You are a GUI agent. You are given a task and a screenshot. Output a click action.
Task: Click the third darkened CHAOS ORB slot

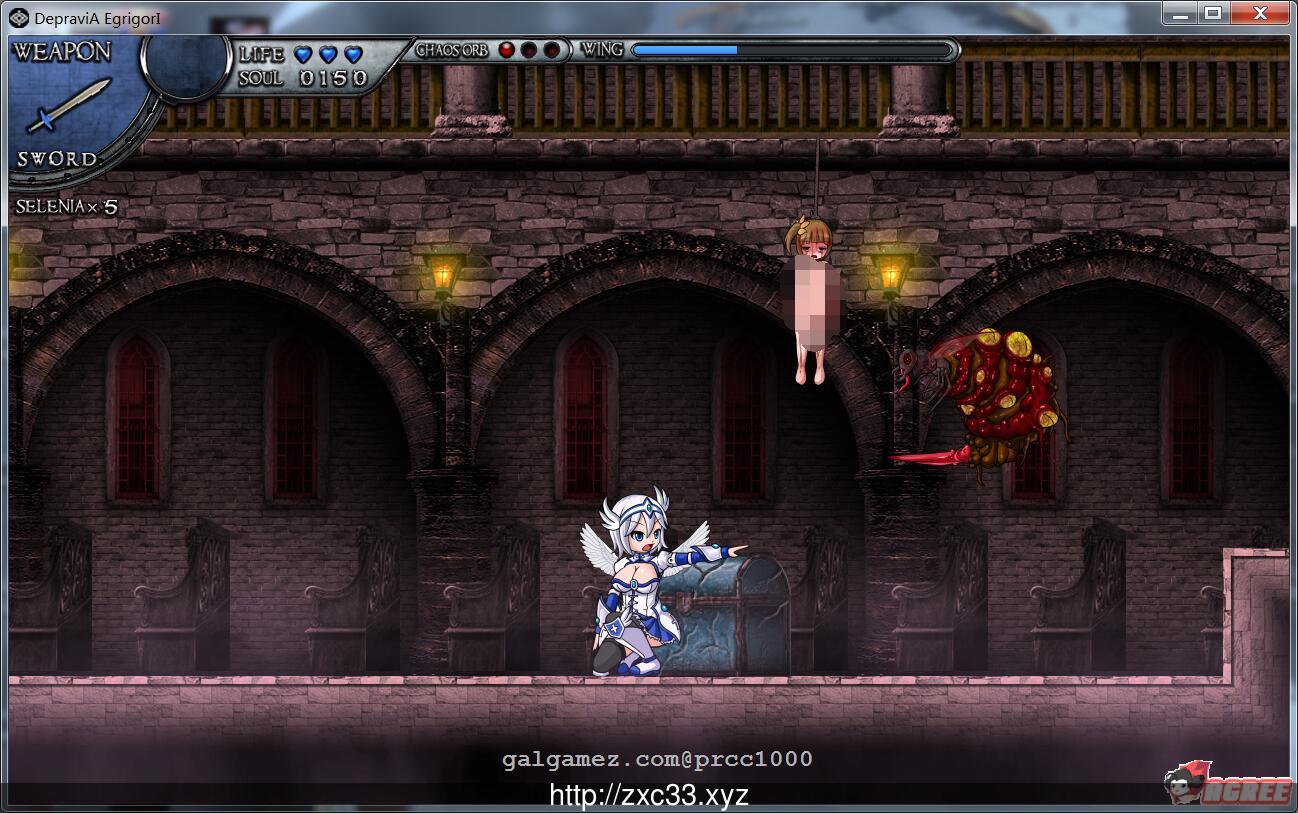(x=553, y=49)
